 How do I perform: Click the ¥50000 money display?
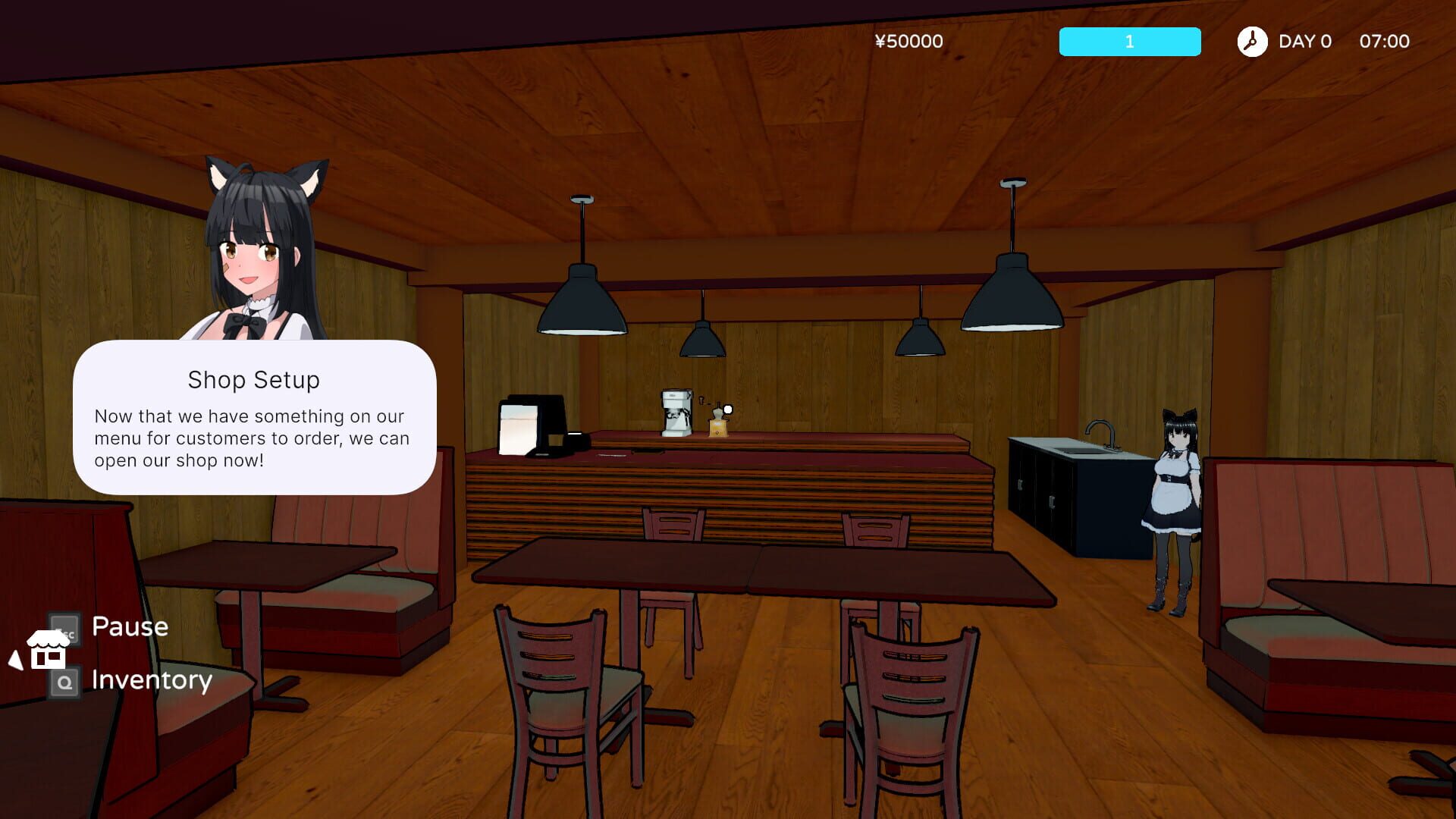(x=909, y=42)
